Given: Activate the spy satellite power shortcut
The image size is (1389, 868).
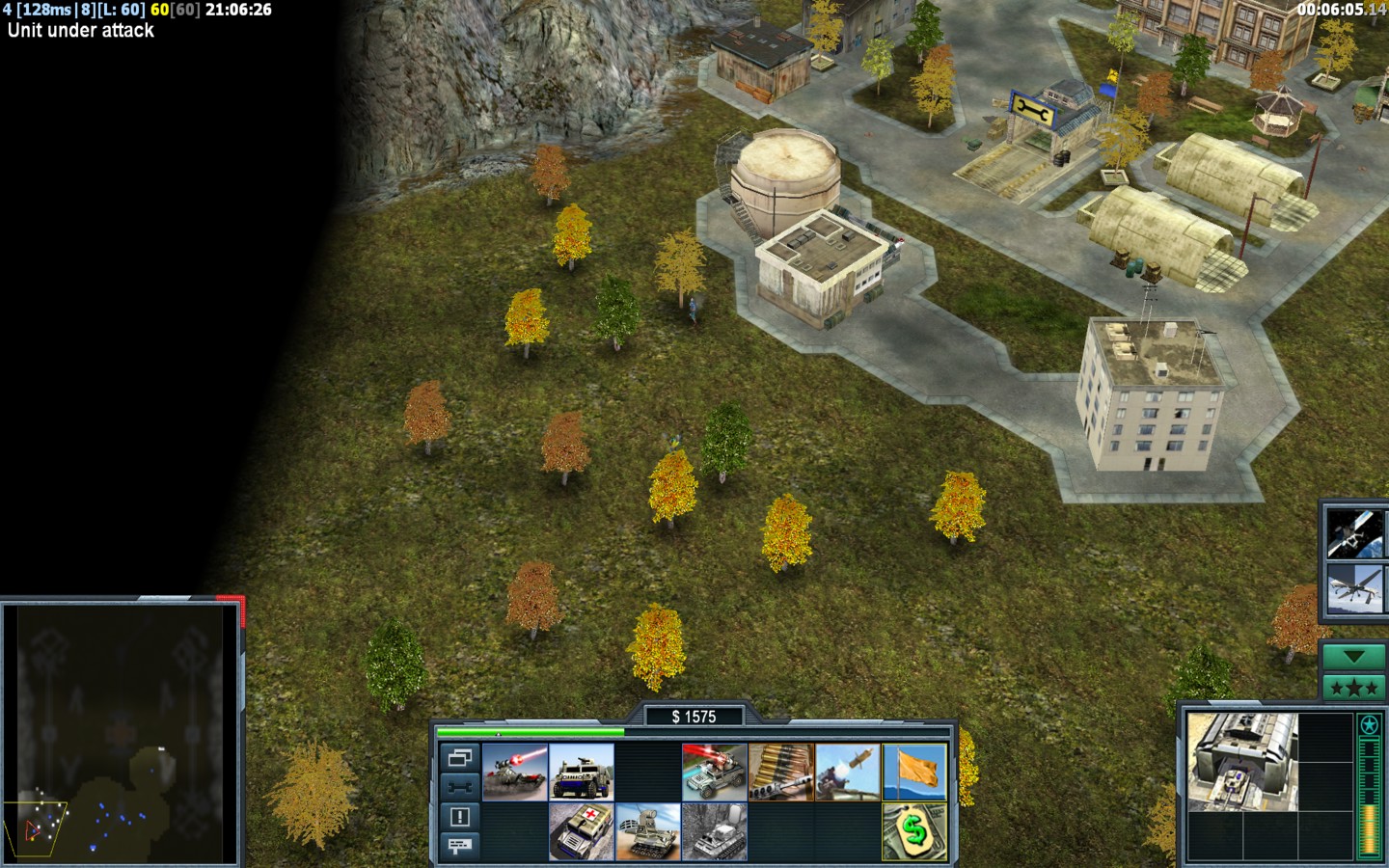Looking at the screenshot, I should click(x=1351, y=533).
